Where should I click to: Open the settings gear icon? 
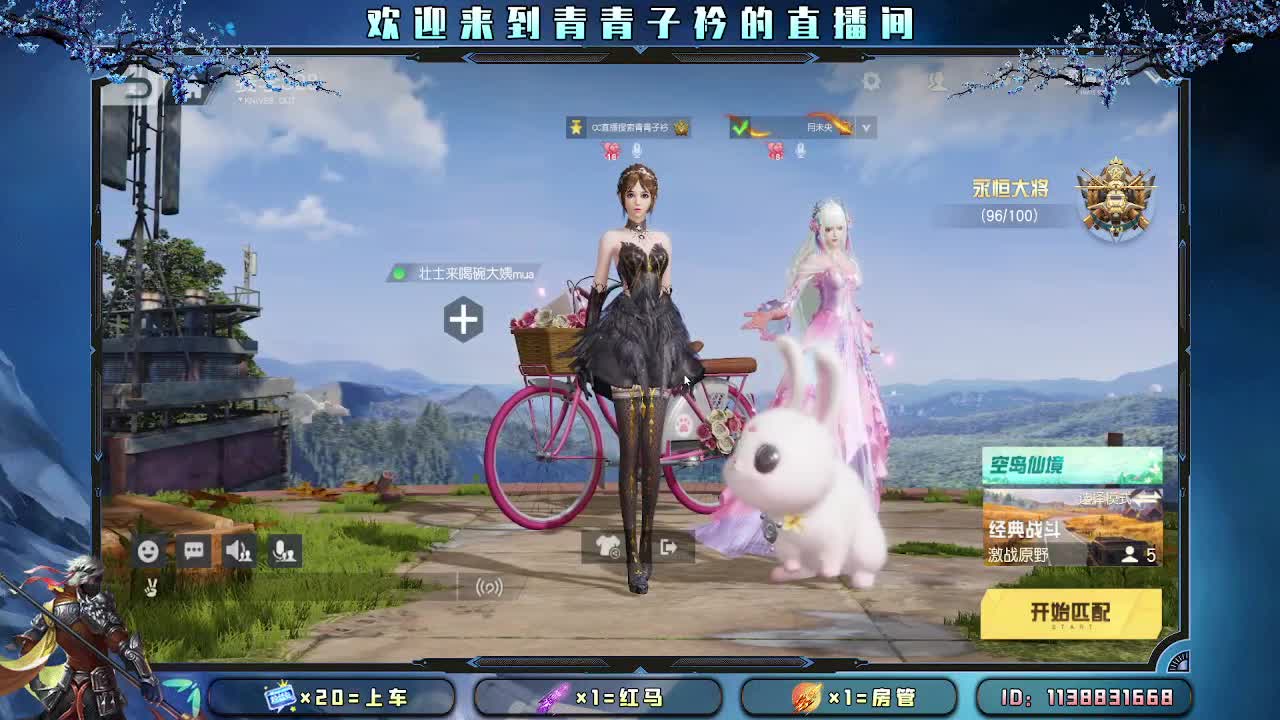[872, 82]
